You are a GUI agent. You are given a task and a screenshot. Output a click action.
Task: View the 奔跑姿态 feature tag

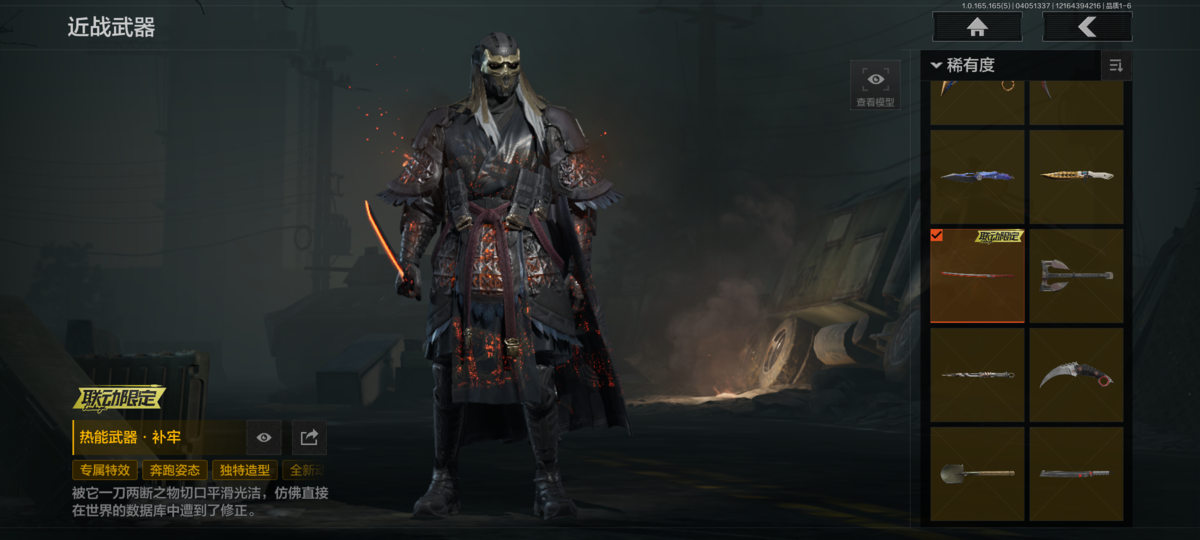tap(174, 470)
